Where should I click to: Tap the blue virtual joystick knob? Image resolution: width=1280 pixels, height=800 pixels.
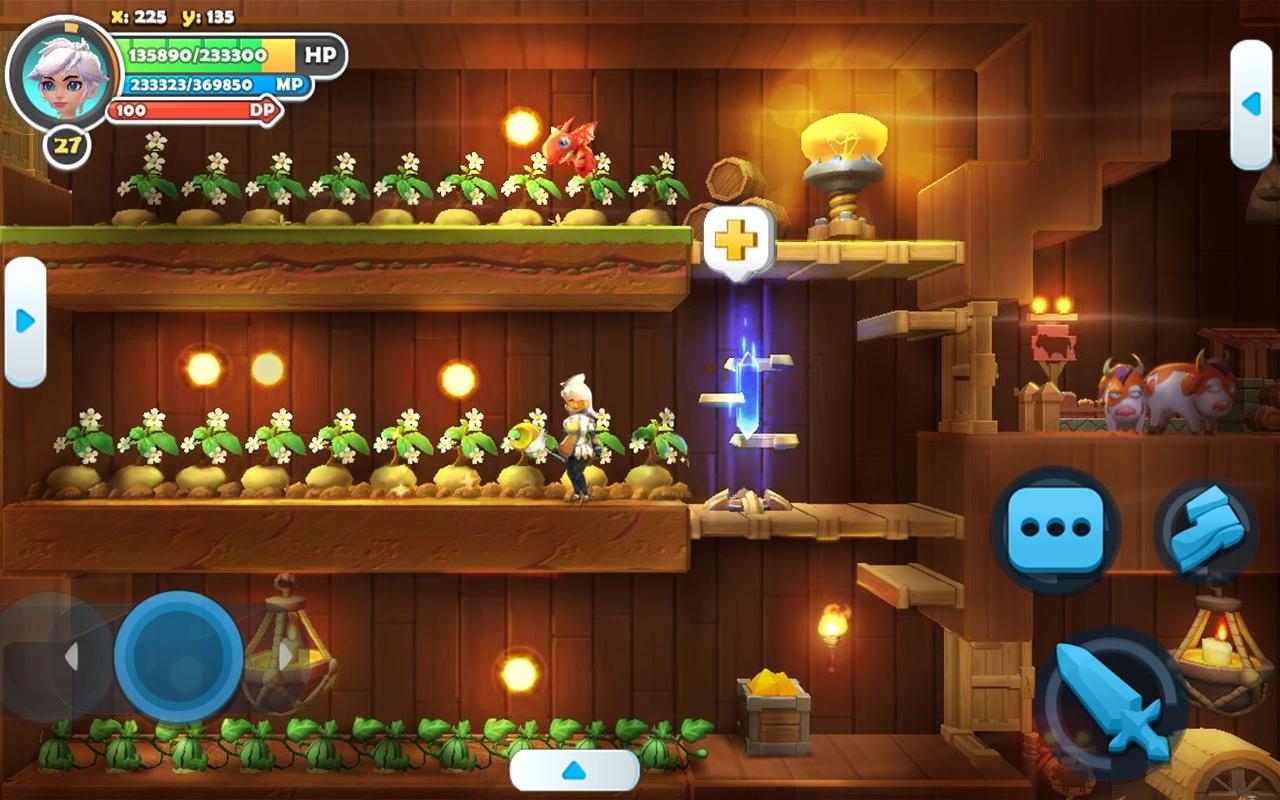(x=179, y=656)
